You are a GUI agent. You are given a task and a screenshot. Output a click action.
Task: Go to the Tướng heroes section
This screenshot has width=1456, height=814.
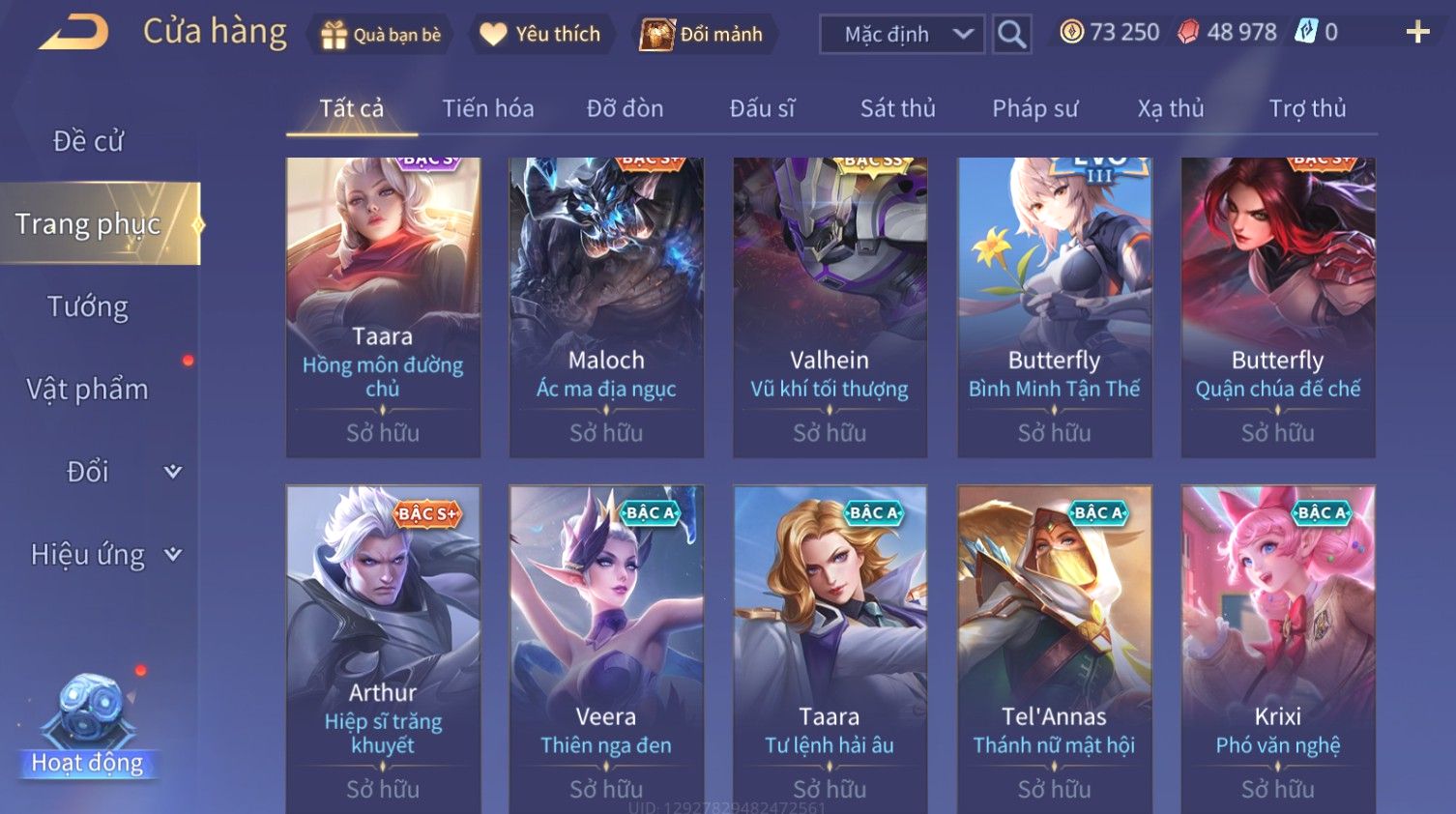[x=88, y=306]
